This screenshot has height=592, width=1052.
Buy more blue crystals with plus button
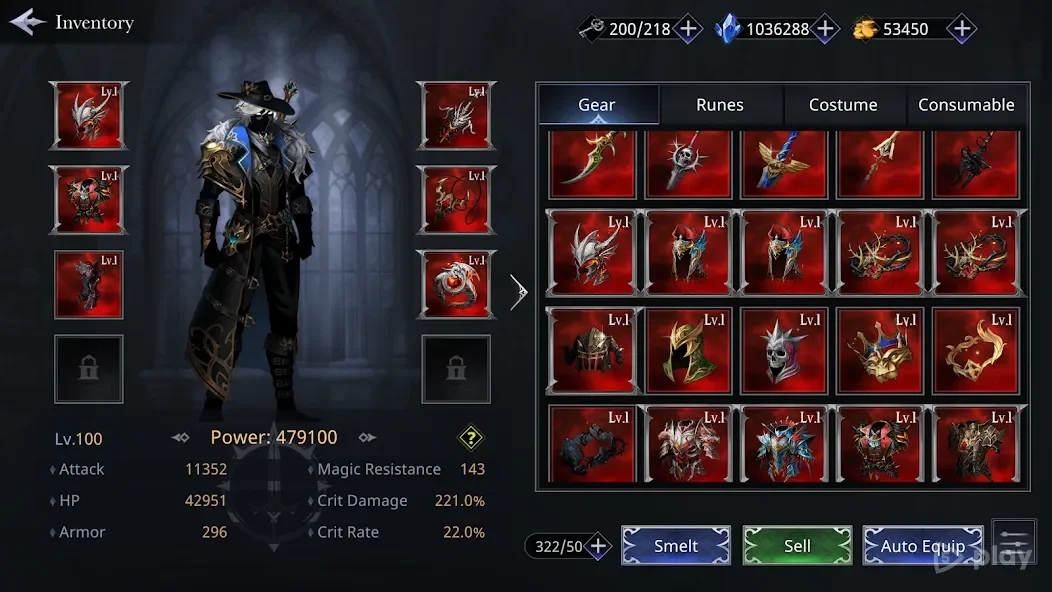(x=825, y=29)
